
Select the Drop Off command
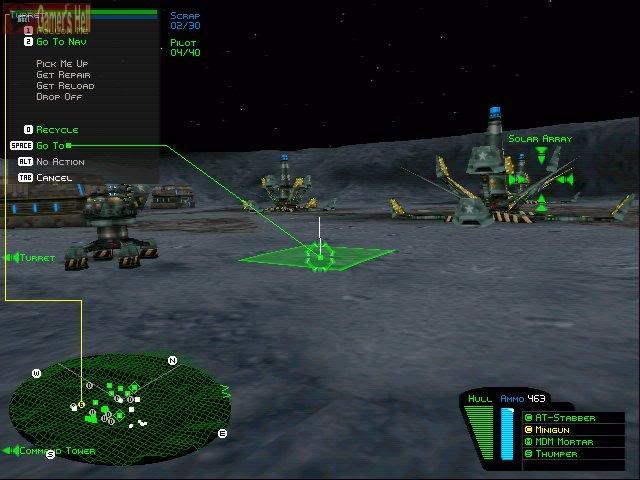coord(58,98)
